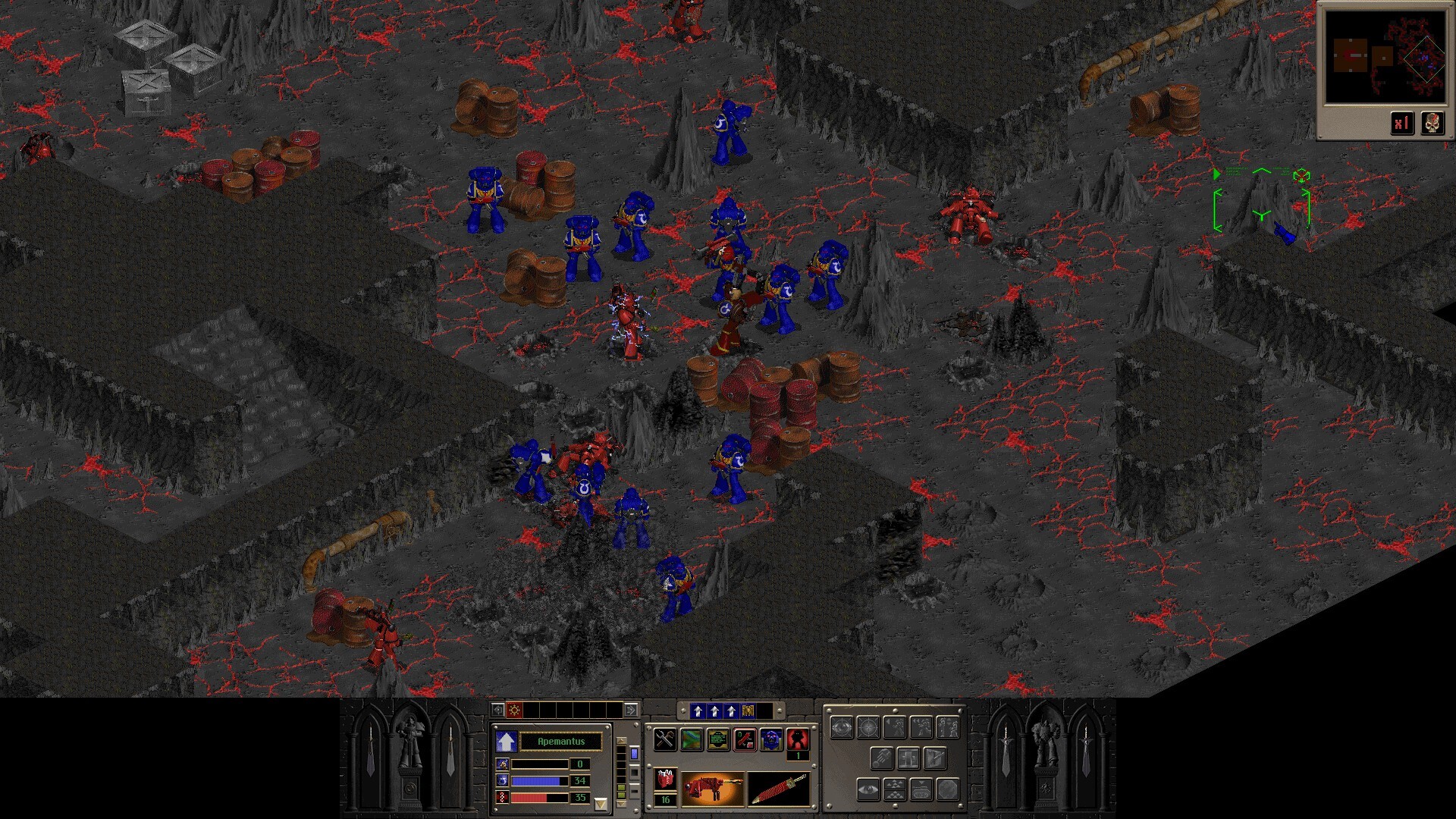The image size is (1456, 819).
Task: Select the red weapons loadout icon
Action: coord(745,740)
